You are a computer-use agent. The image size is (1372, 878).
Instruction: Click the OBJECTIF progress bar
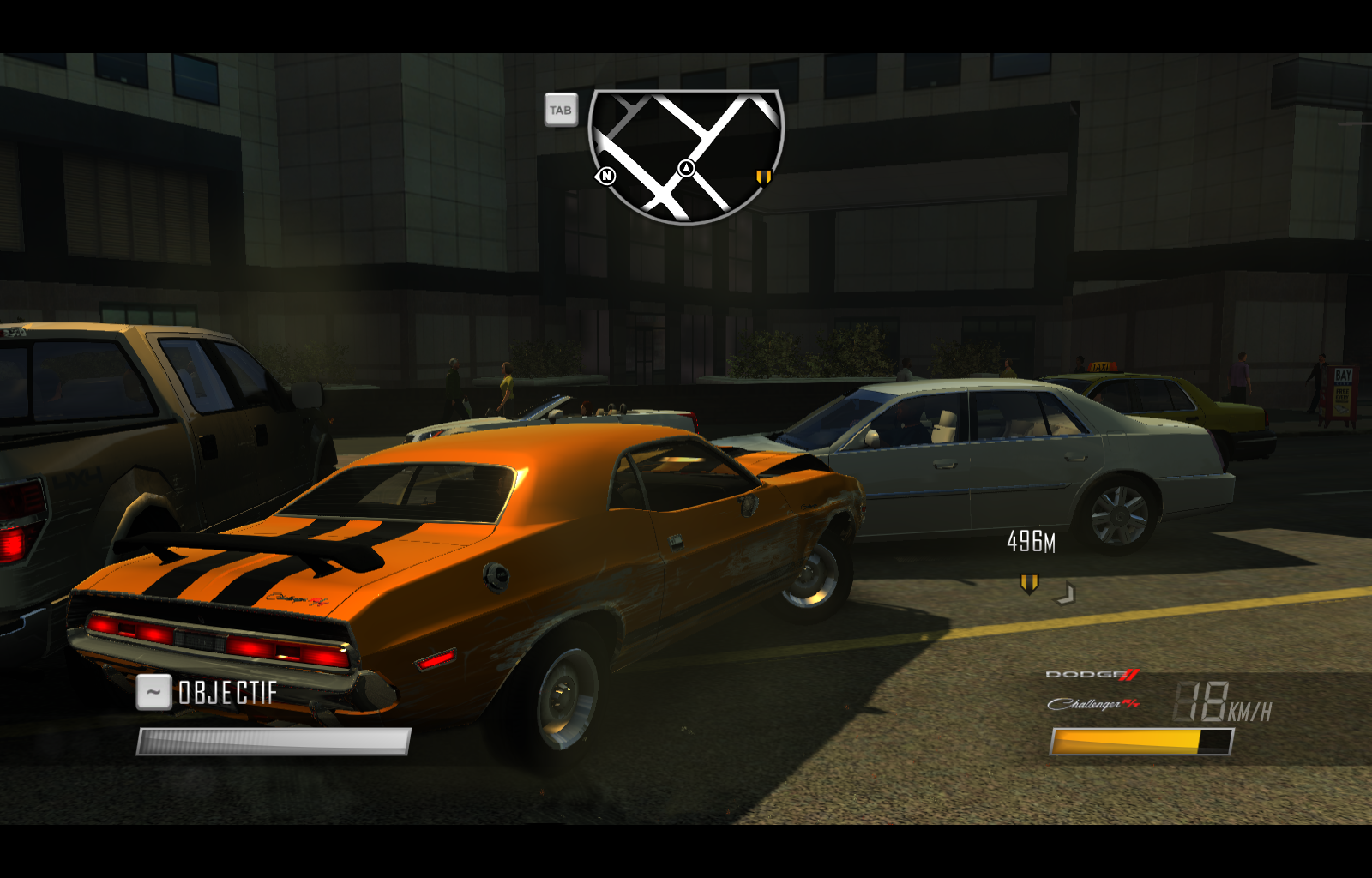(x=274, y=739)
